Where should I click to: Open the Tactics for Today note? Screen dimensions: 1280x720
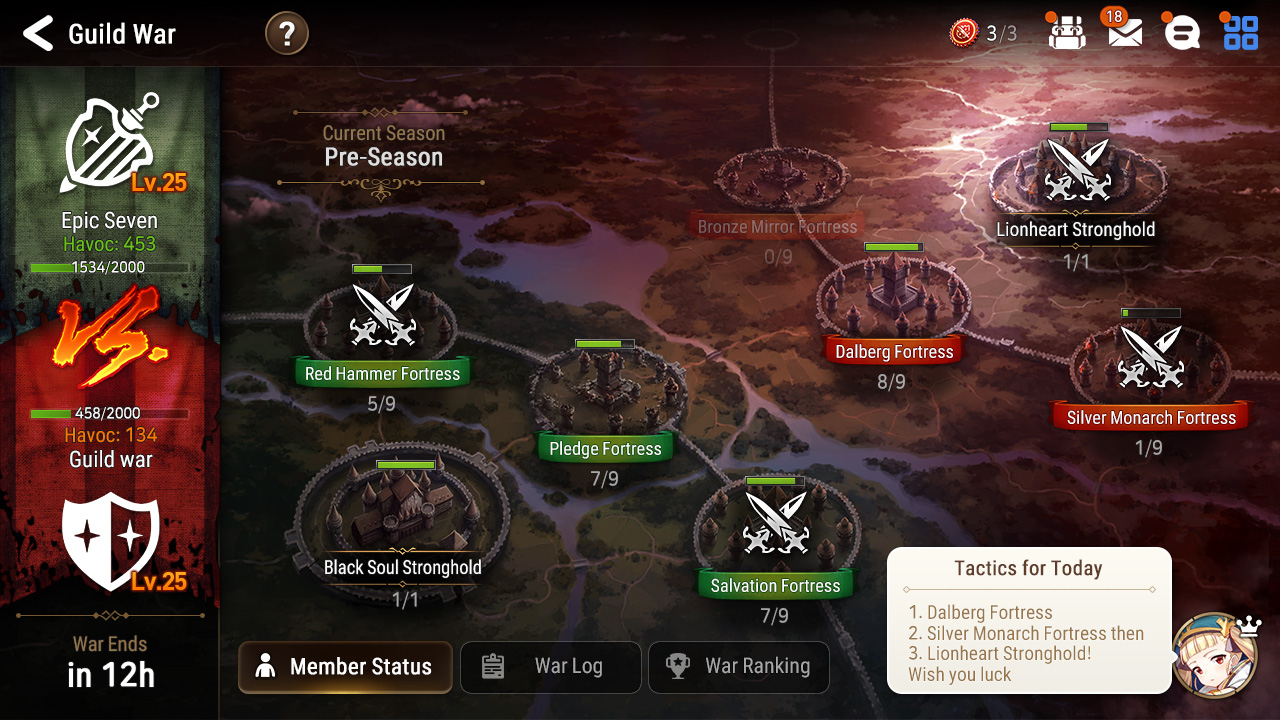coord(1028,620)
